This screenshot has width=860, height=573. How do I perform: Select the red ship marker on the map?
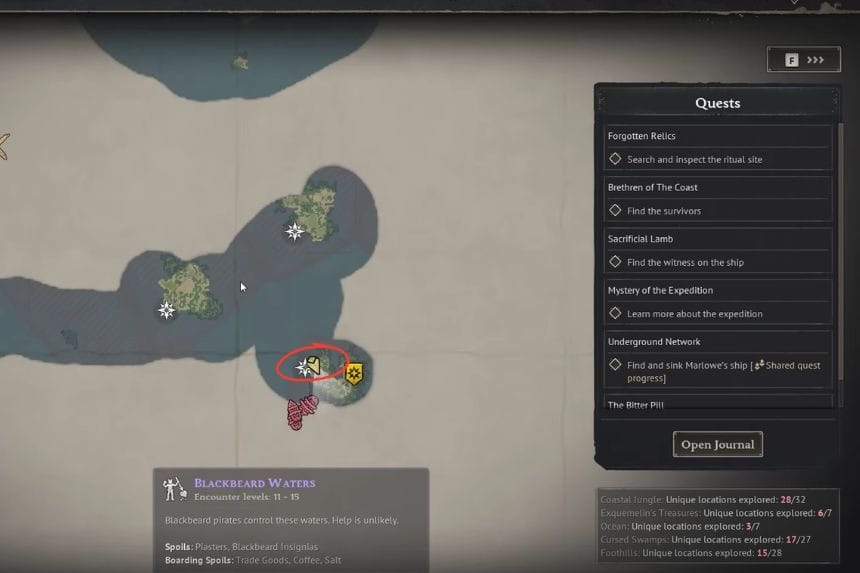[302, 411]
